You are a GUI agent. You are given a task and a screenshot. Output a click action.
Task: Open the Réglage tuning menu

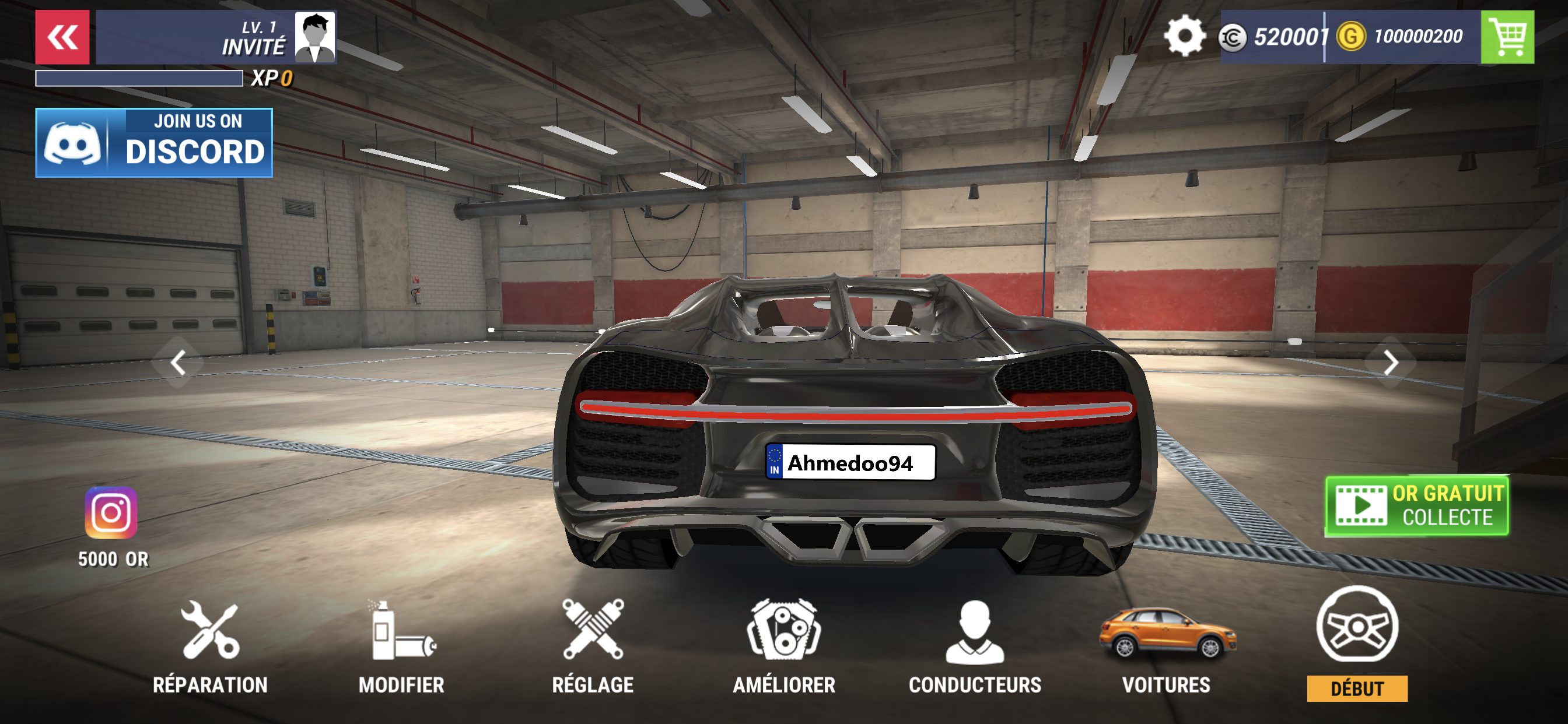coord(593,646)
